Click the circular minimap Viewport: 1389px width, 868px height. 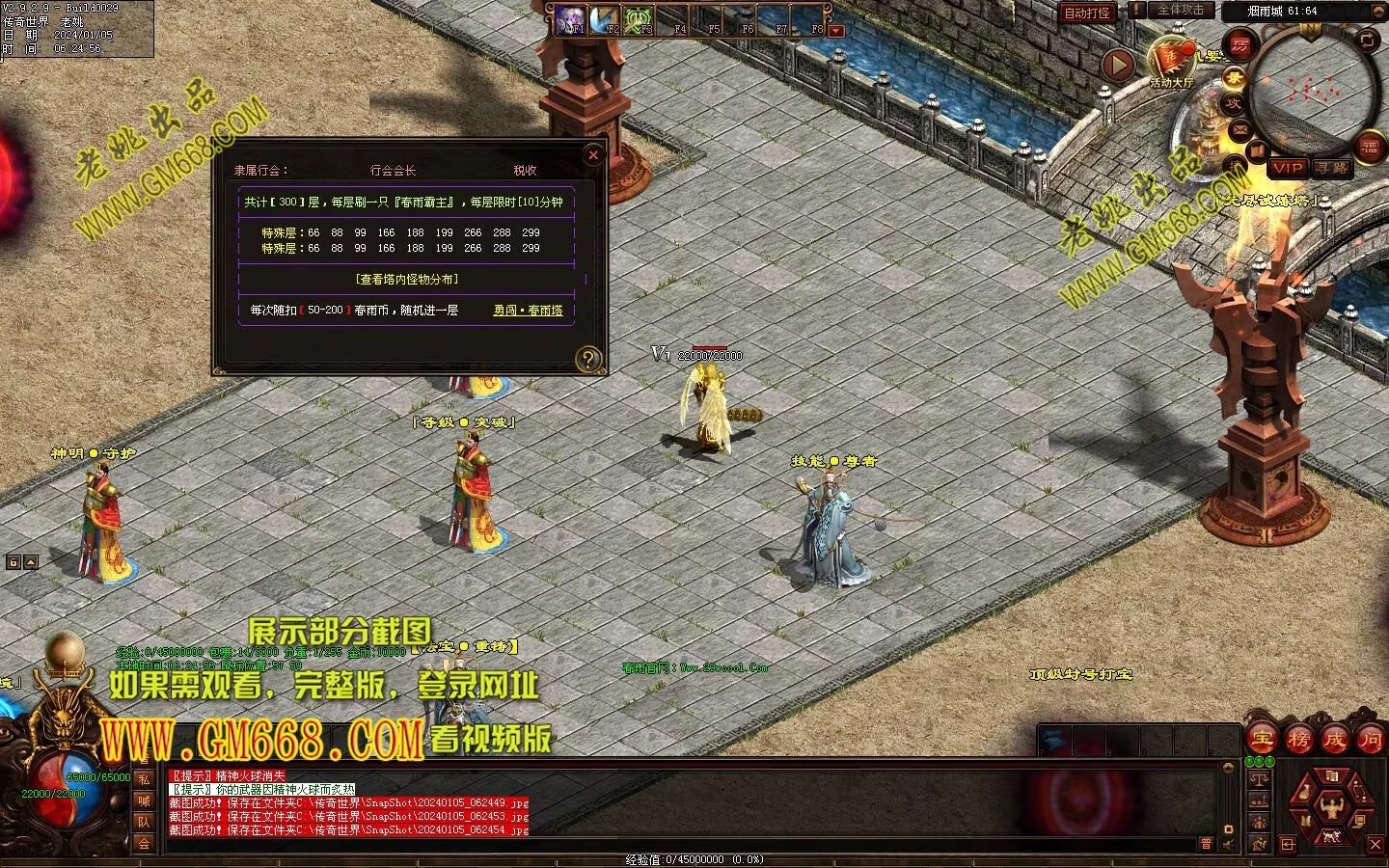coord(1312,89)
